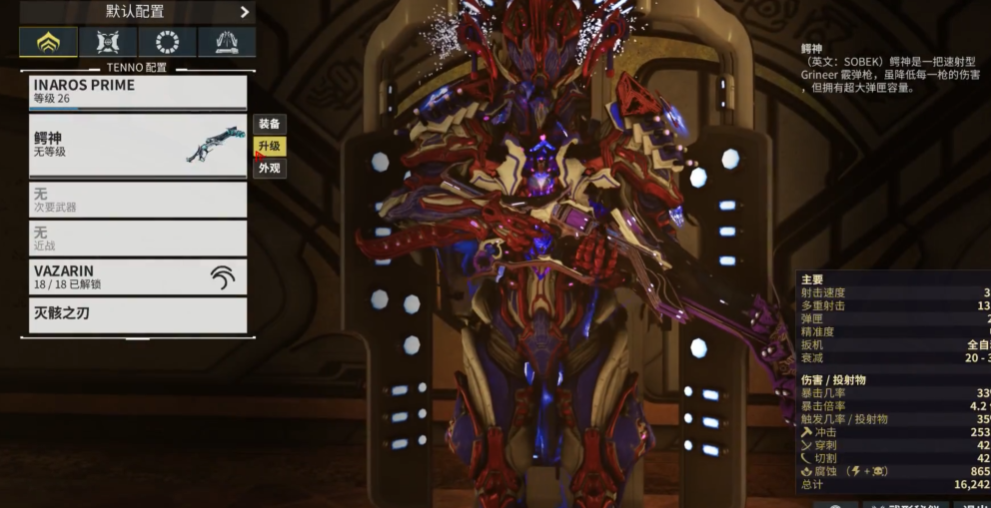Select the INAROS PRIME warframe slot
This screenshot has height=508, width=991.
tap(138, 92)
